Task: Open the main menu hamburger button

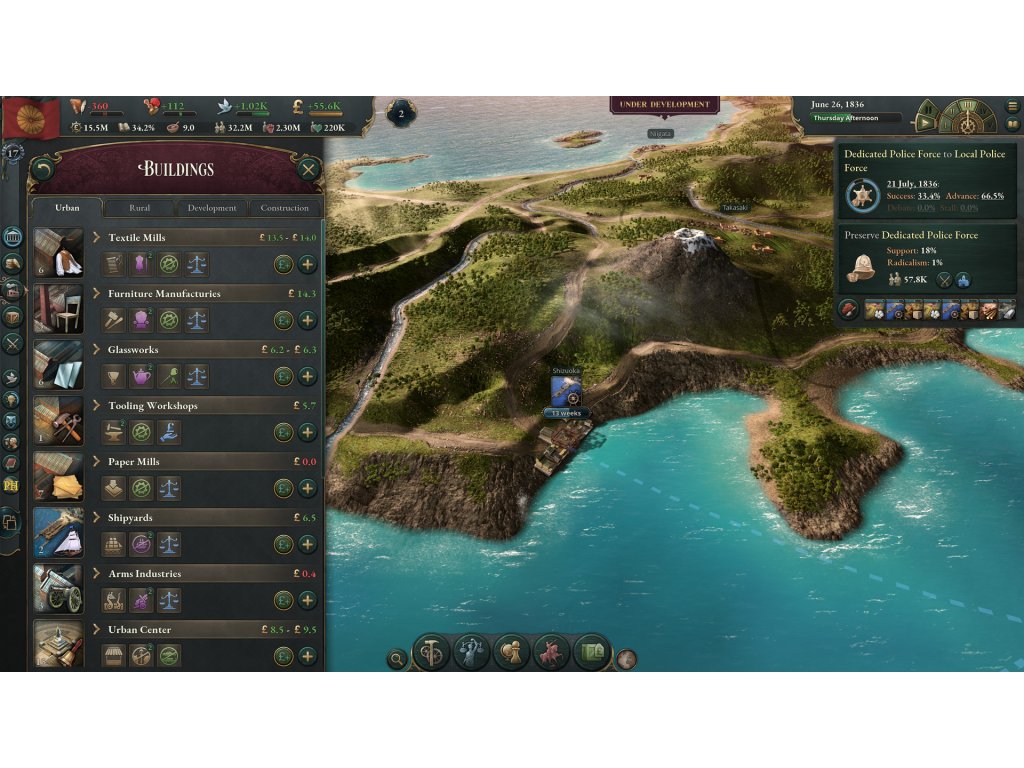Action: click(x=1012, y=106)
